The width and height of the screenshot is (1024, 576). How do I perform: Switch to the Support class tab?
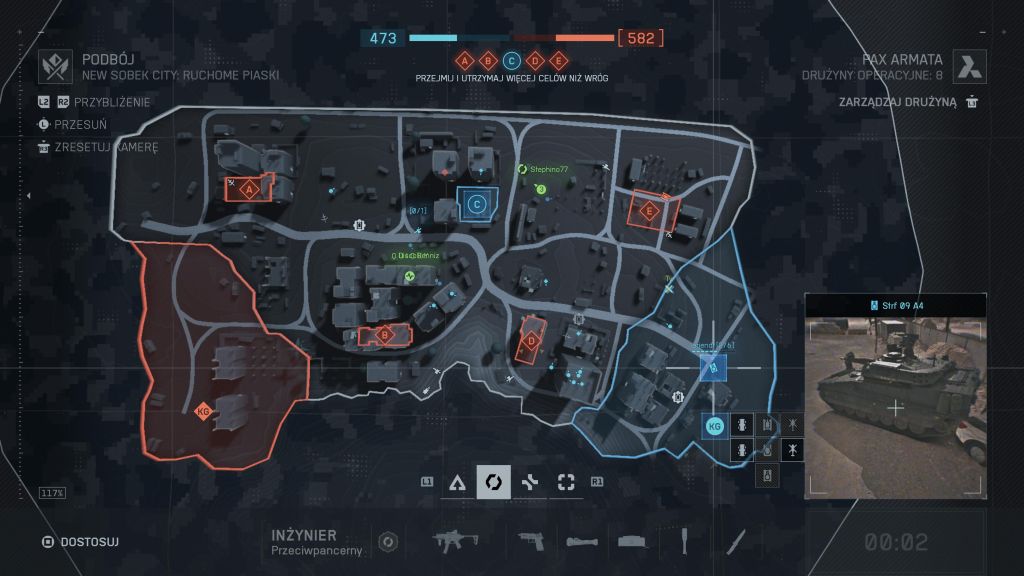[530, 482]
